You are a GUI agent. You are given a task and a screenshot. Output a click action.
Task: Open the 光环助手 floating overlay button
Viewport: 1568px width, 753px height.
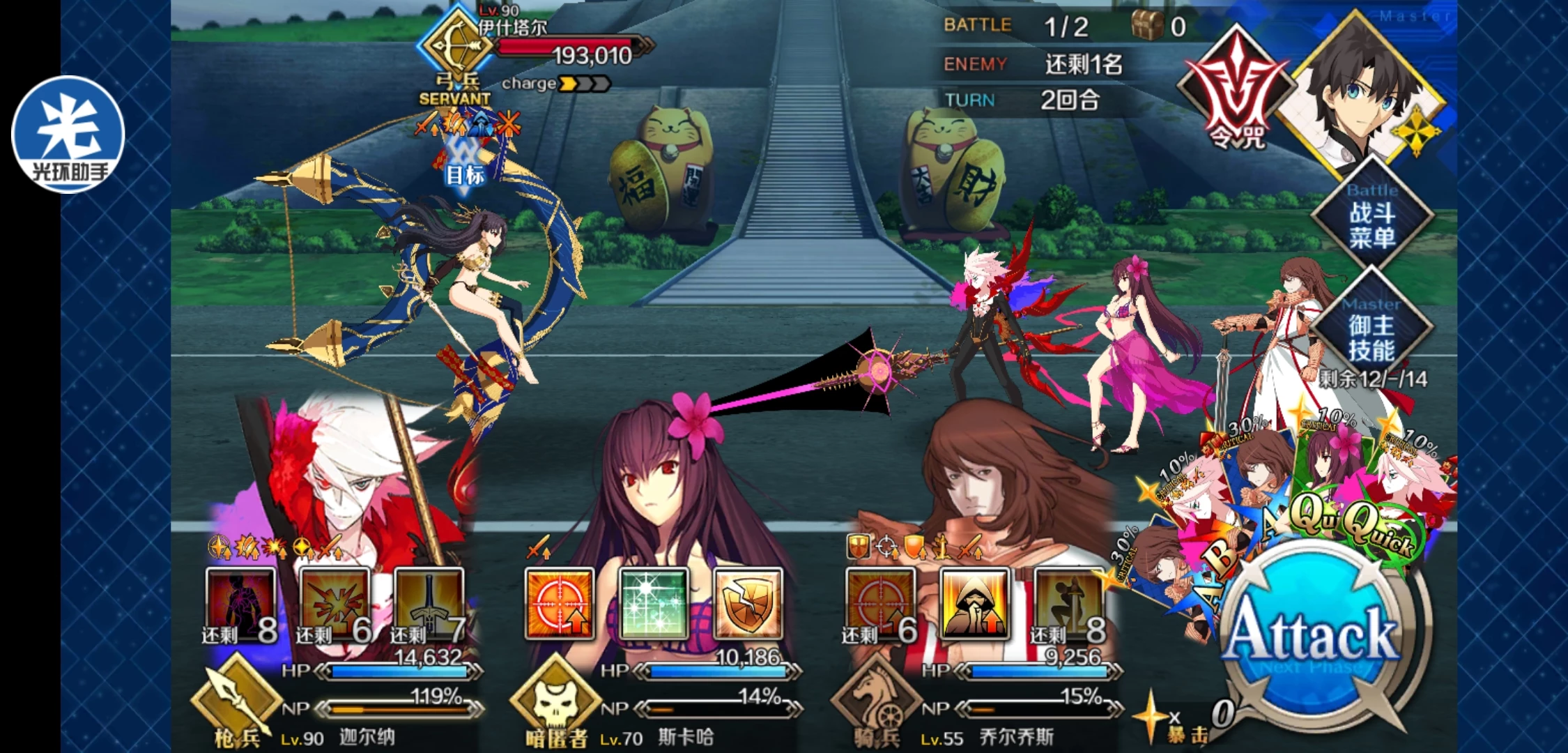[x=68, y=134]
